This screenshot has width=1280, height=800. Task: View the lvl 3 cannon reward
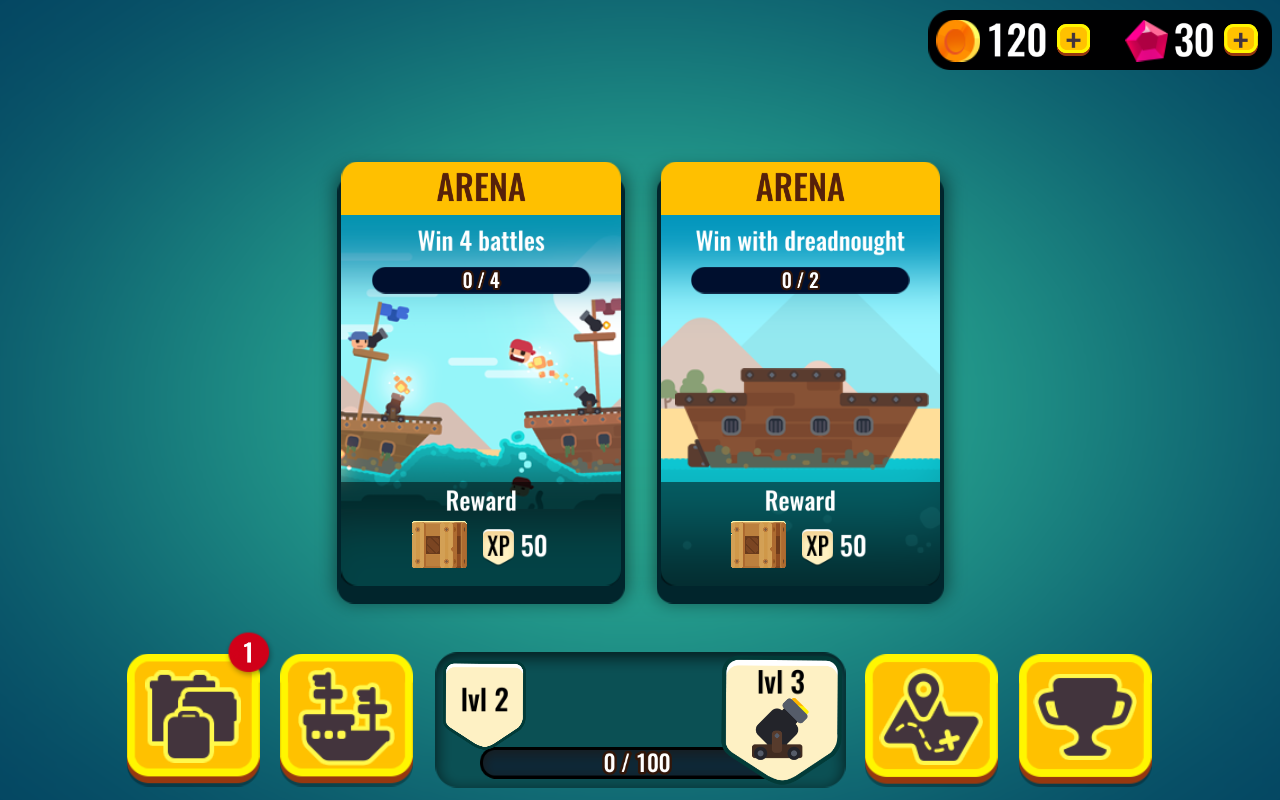(x=781, y=718)
